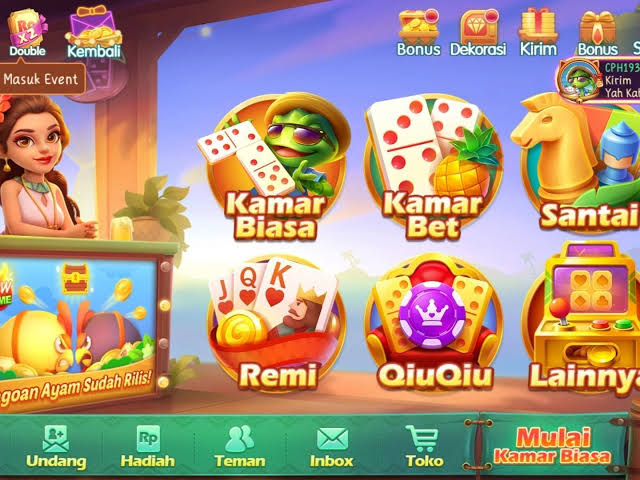
Task: Visit the Toko shop
Action: click(423, 446)
